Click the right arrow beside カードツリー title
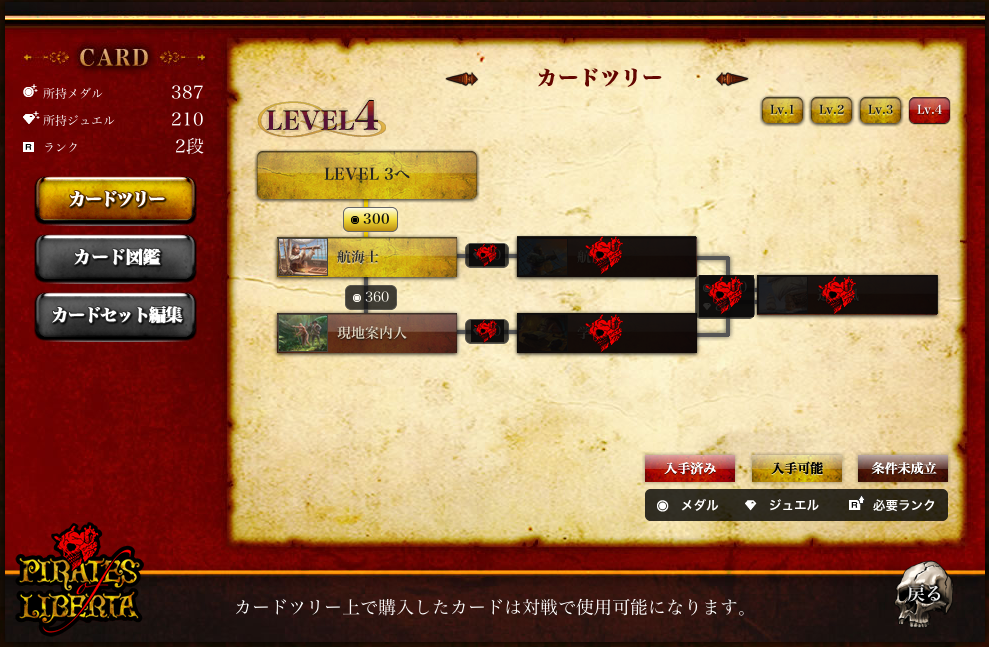The height and width of the screenshot is (647, 989). [732, 79]
